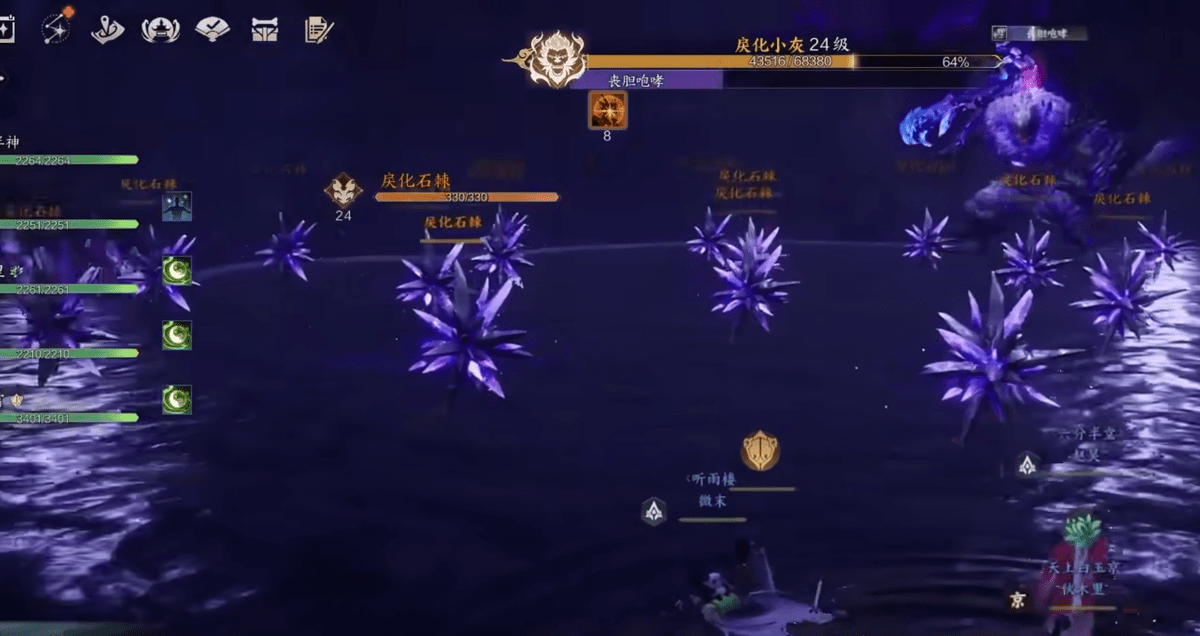The width and height of the screenshot is (1200, 636).
Task: Open the pagoda emblem menu
Action: pos(160,30)
